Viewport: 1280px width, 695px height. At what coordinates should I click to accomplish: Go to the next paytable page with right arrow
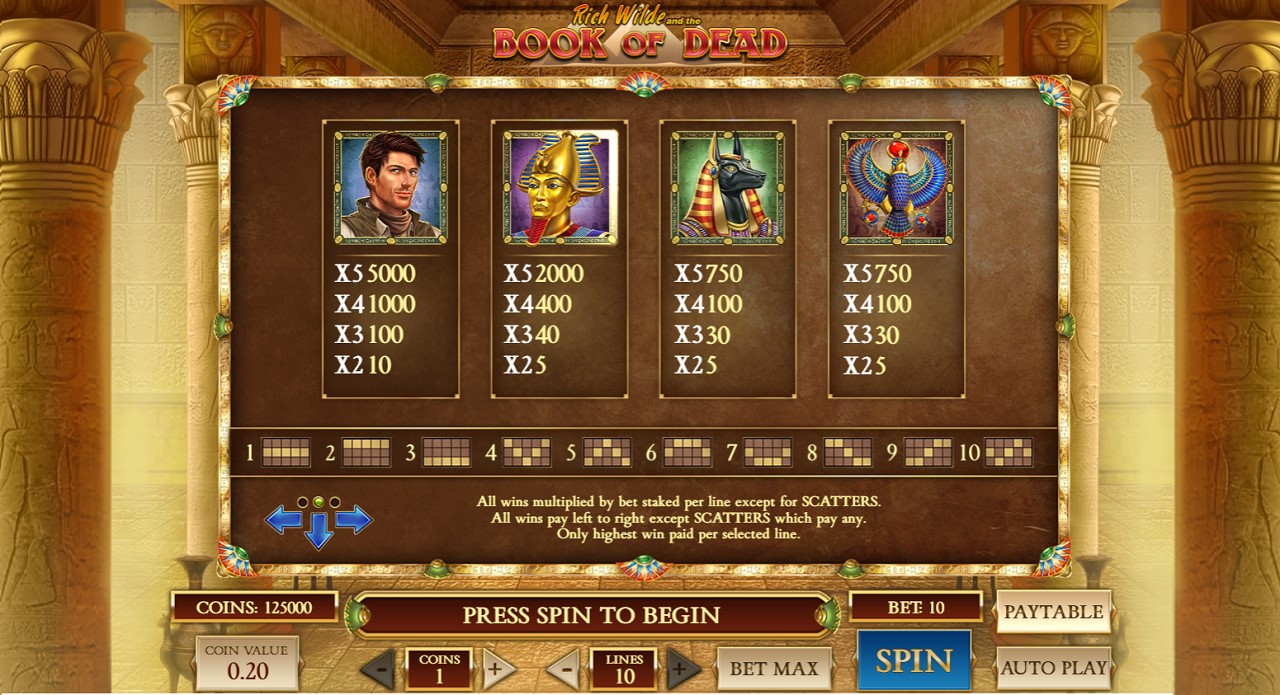pos(354,519)
